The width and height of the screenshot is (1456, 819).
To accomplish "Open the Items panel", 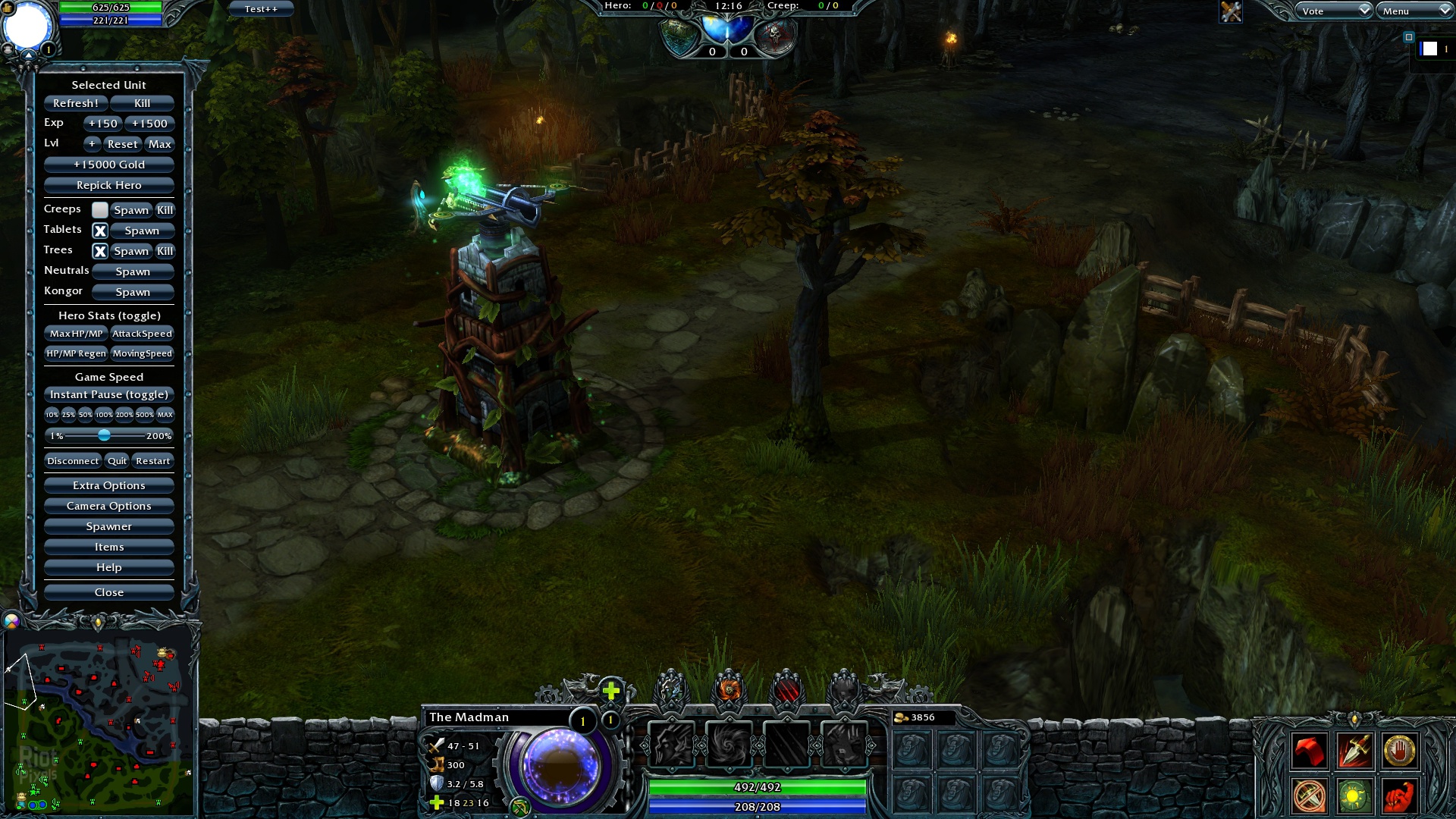I will (x=109, y=547).
